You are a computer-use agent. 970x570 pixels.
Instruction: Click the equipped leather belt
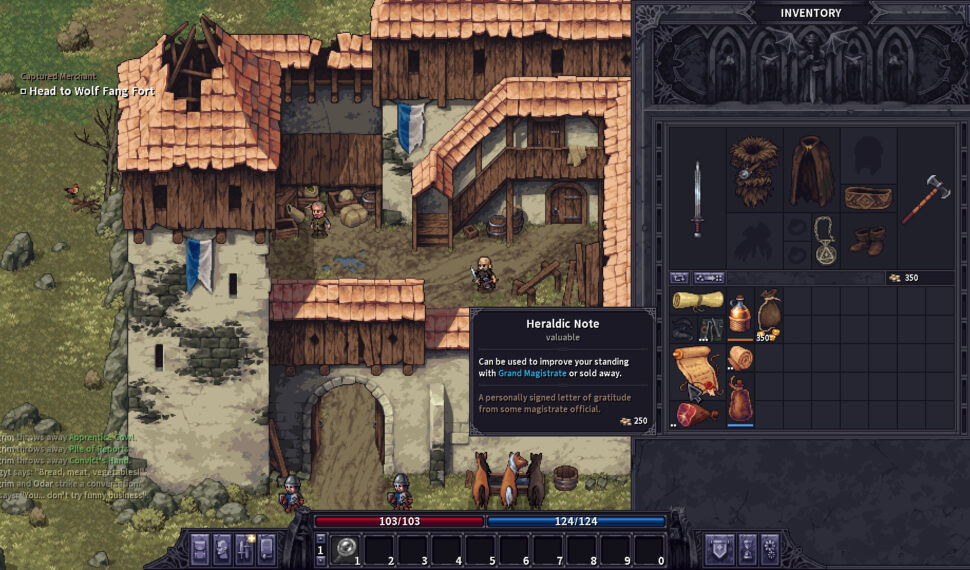[867, 198]
